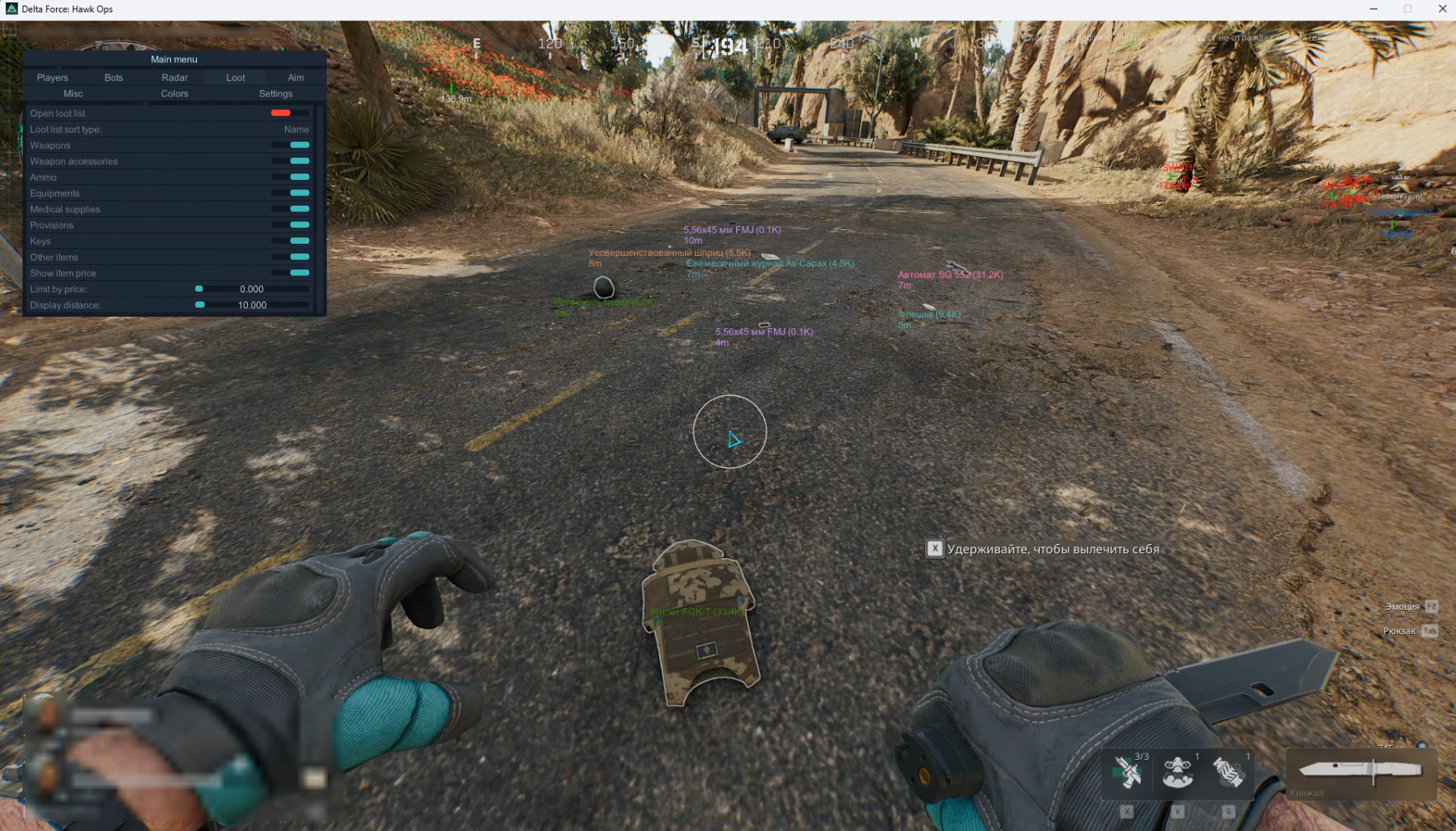
Task: Select the Кинжал knife weapon slot
Action: tap(1360, 771)
